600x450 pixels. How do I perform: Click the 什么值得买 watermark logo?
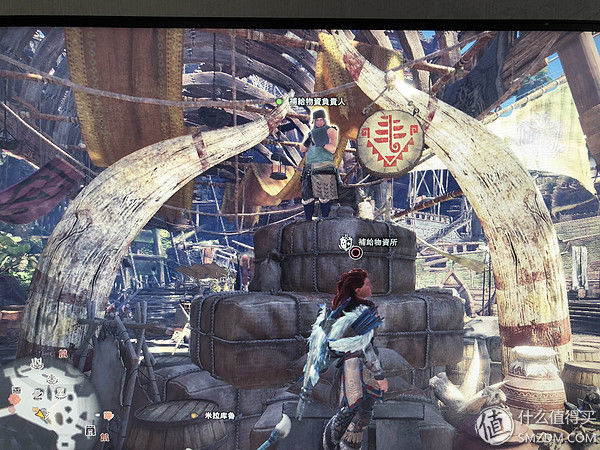click(x=493, y=423)
